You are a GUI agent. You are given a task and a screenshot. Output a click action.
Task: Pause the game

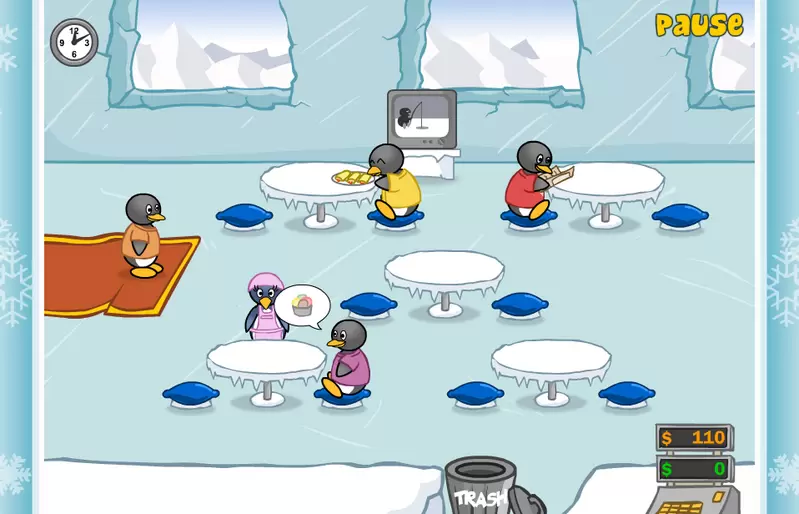(699, 25)
